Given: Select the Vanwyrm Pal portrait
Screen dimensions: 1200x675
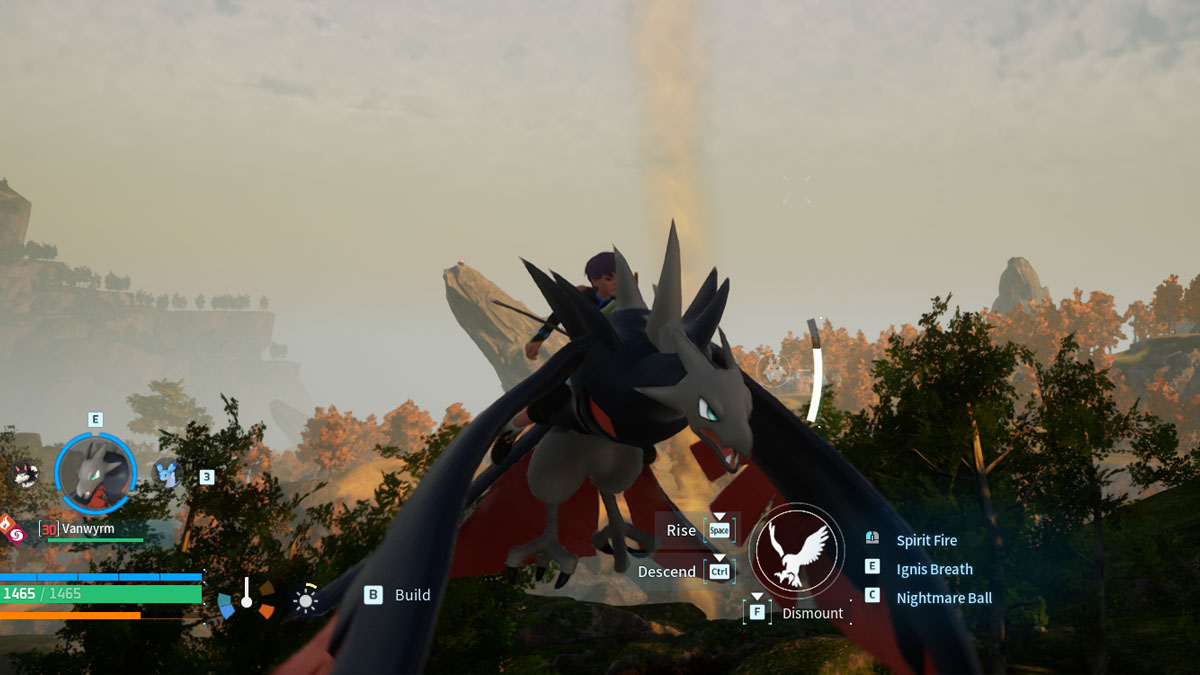Looking at the screenshot, I should tap(95, 472).
